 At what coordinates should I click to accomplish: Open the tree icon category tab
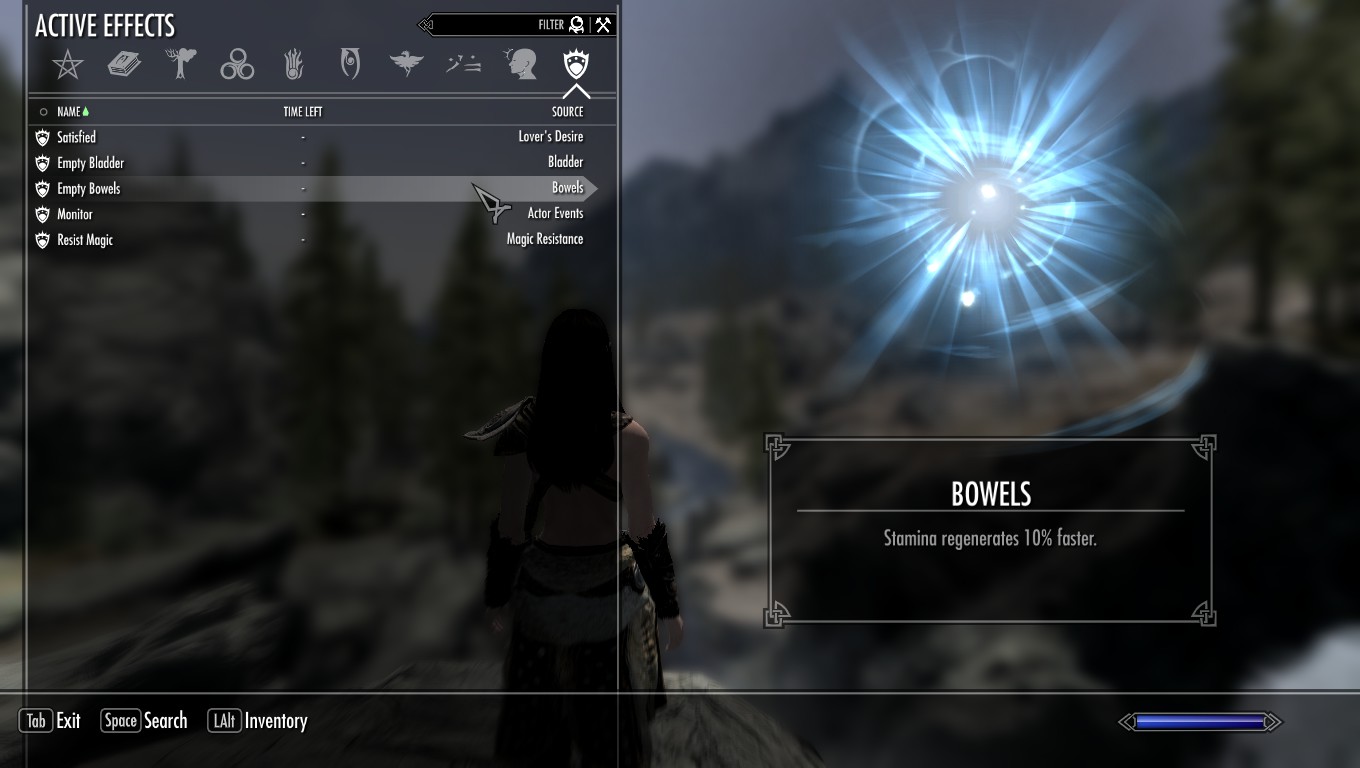(x=181, y=66)
